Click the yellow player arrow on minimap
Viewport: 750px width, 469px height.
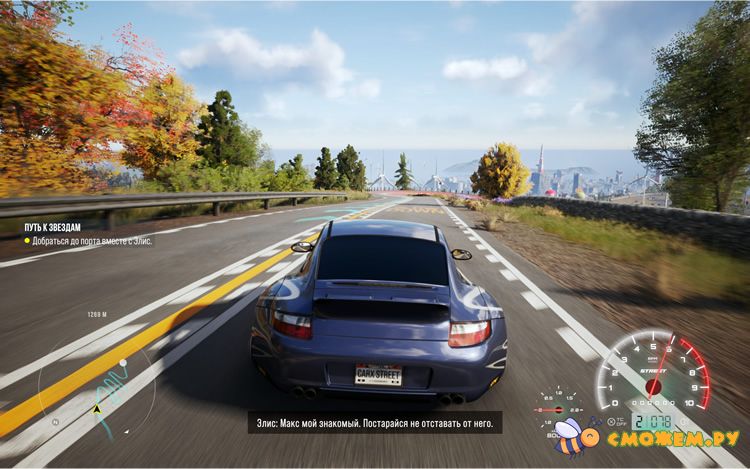(x=97, y=410)
